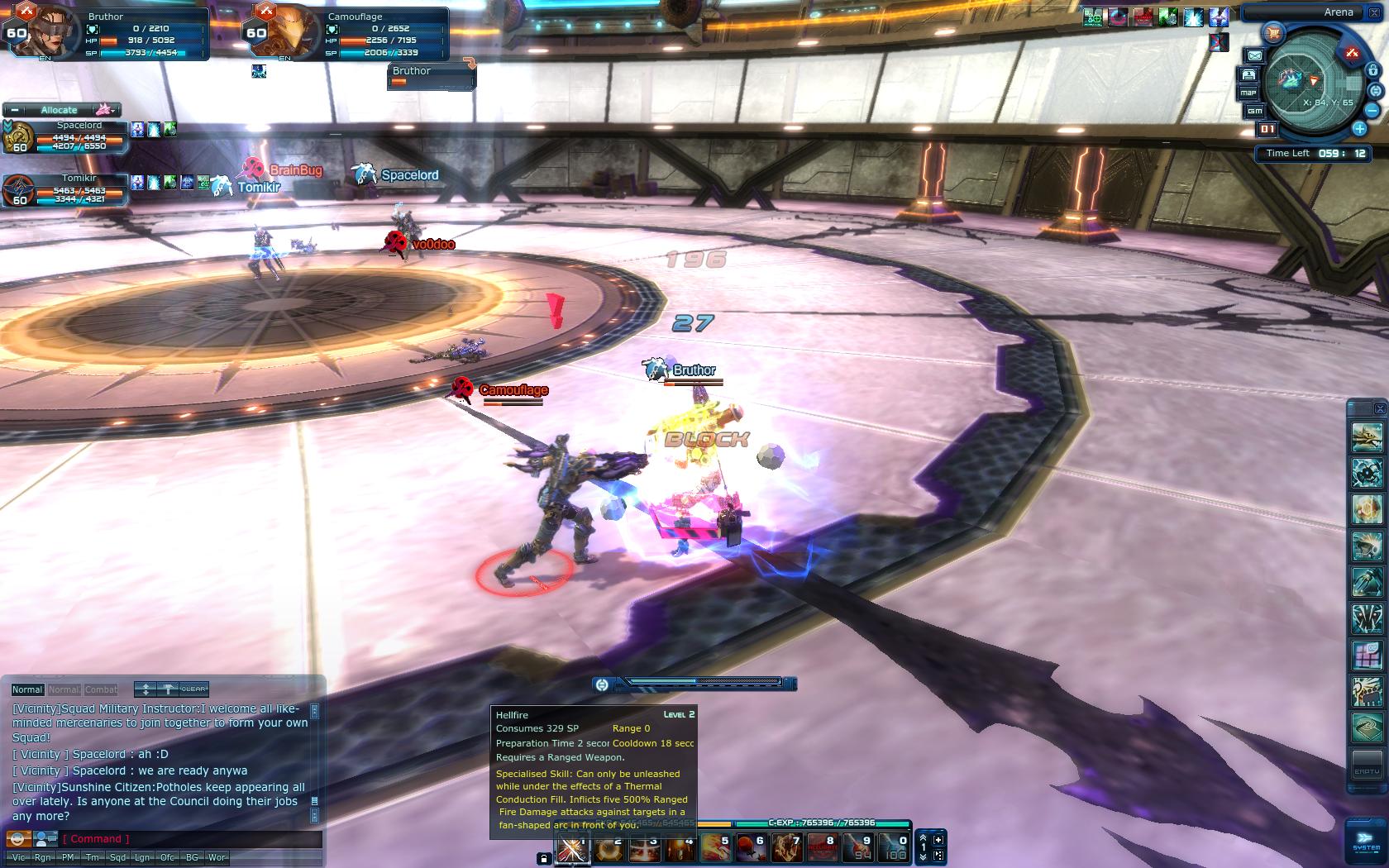Switch to the Combat chat tab
The image size is (1389, 868).
(x=101, y=689)
